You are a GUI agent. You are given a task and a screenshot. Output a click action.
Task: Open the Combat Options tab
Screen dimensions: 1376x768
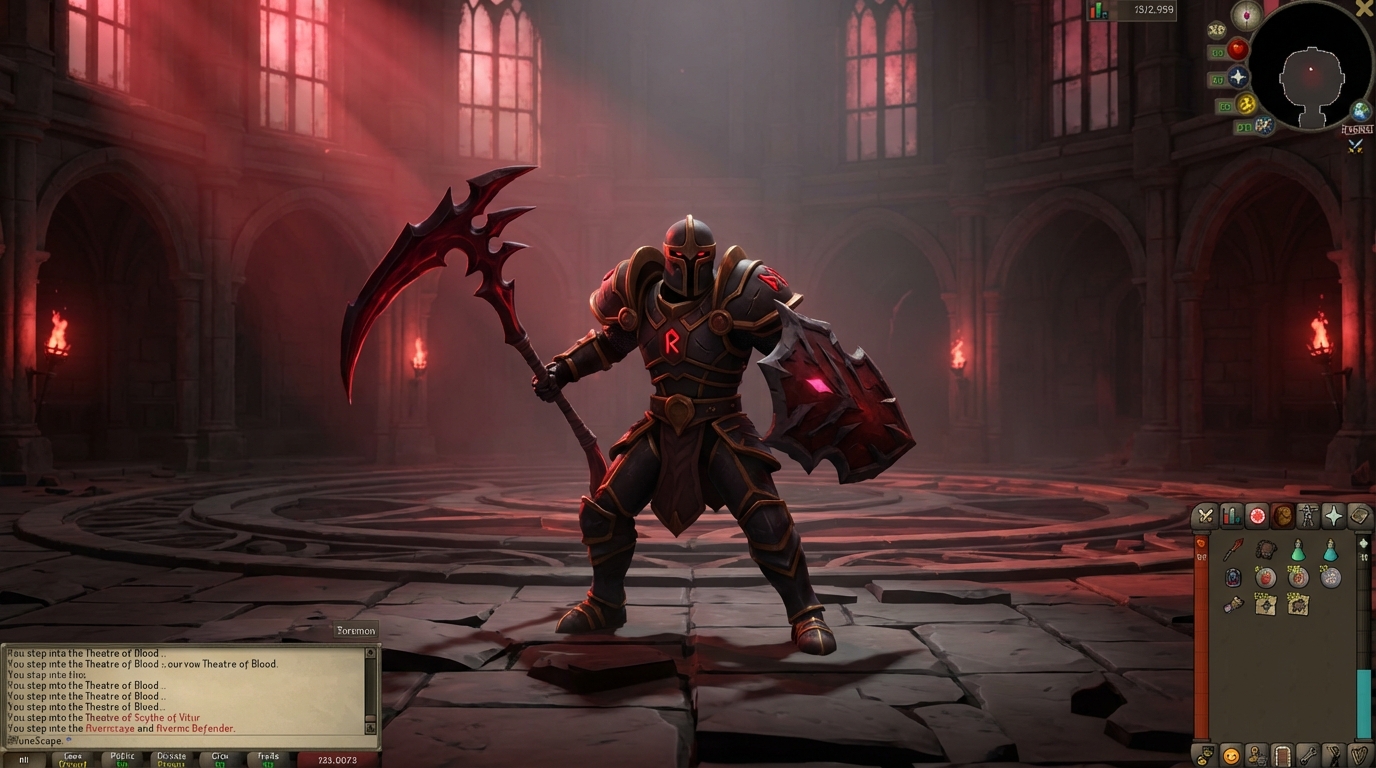(1204, 516)
